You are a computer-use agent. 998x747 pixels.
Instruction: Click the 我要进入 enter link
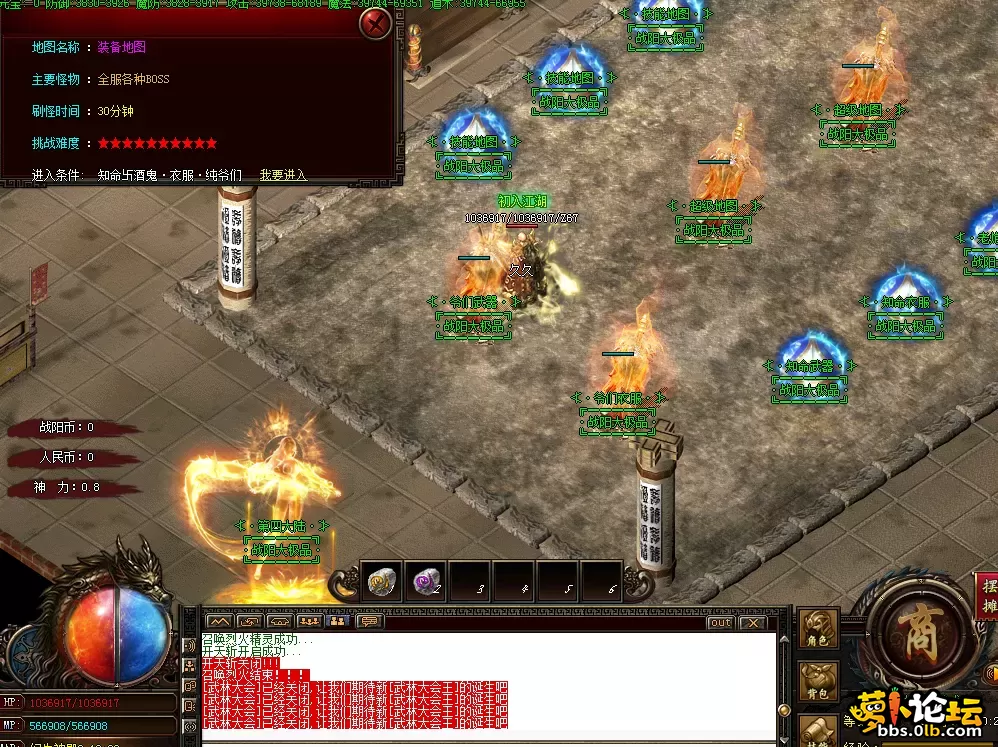283,174
